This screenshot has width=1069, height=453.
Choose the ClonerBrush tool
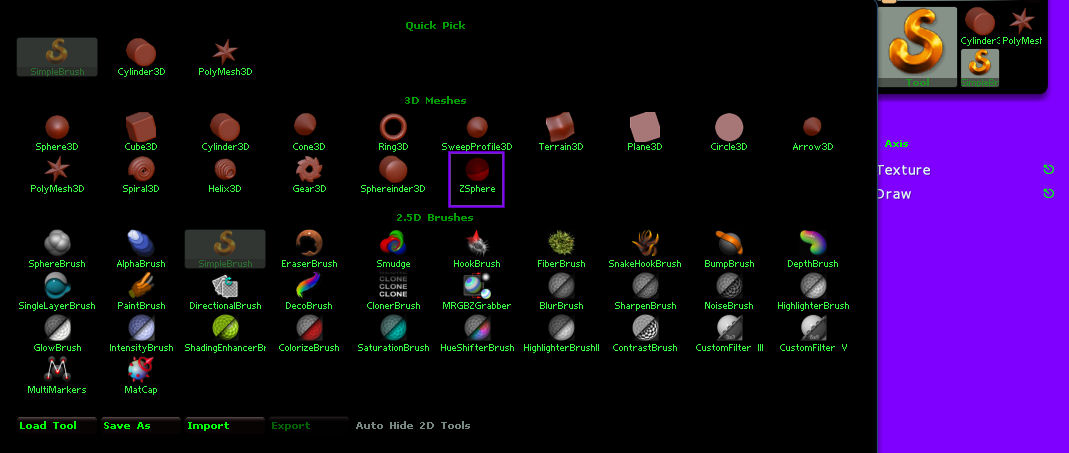[393, 291]
